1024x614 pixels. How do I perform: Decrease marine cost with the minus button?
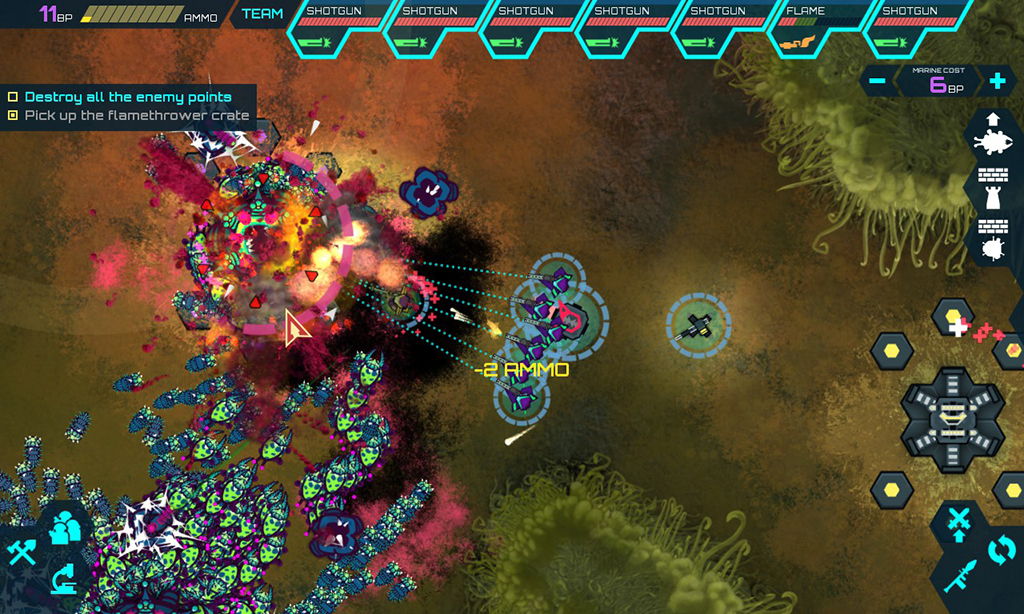877,82
